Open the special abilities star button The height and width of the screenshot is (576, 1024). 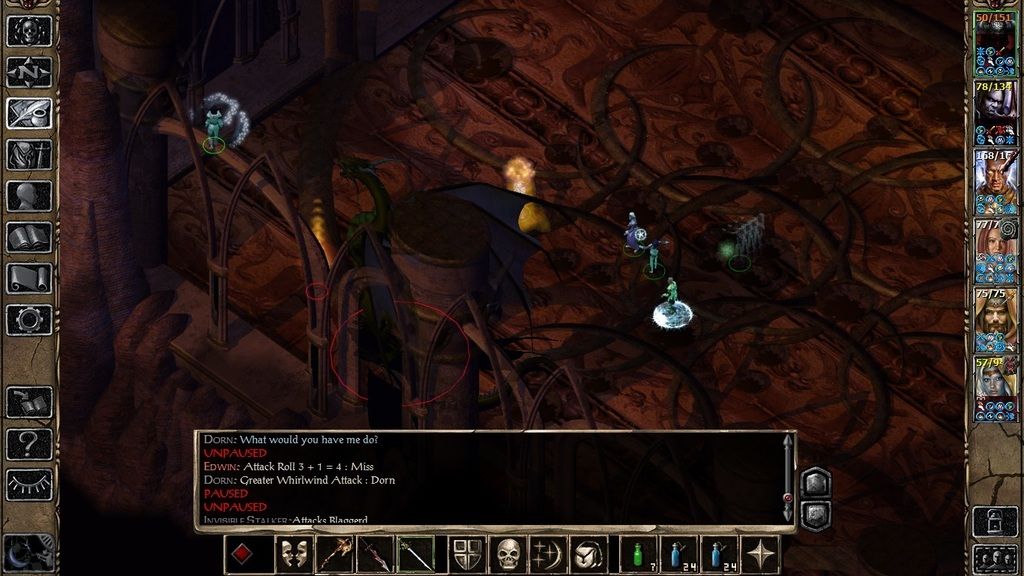(x=761, y=554)
